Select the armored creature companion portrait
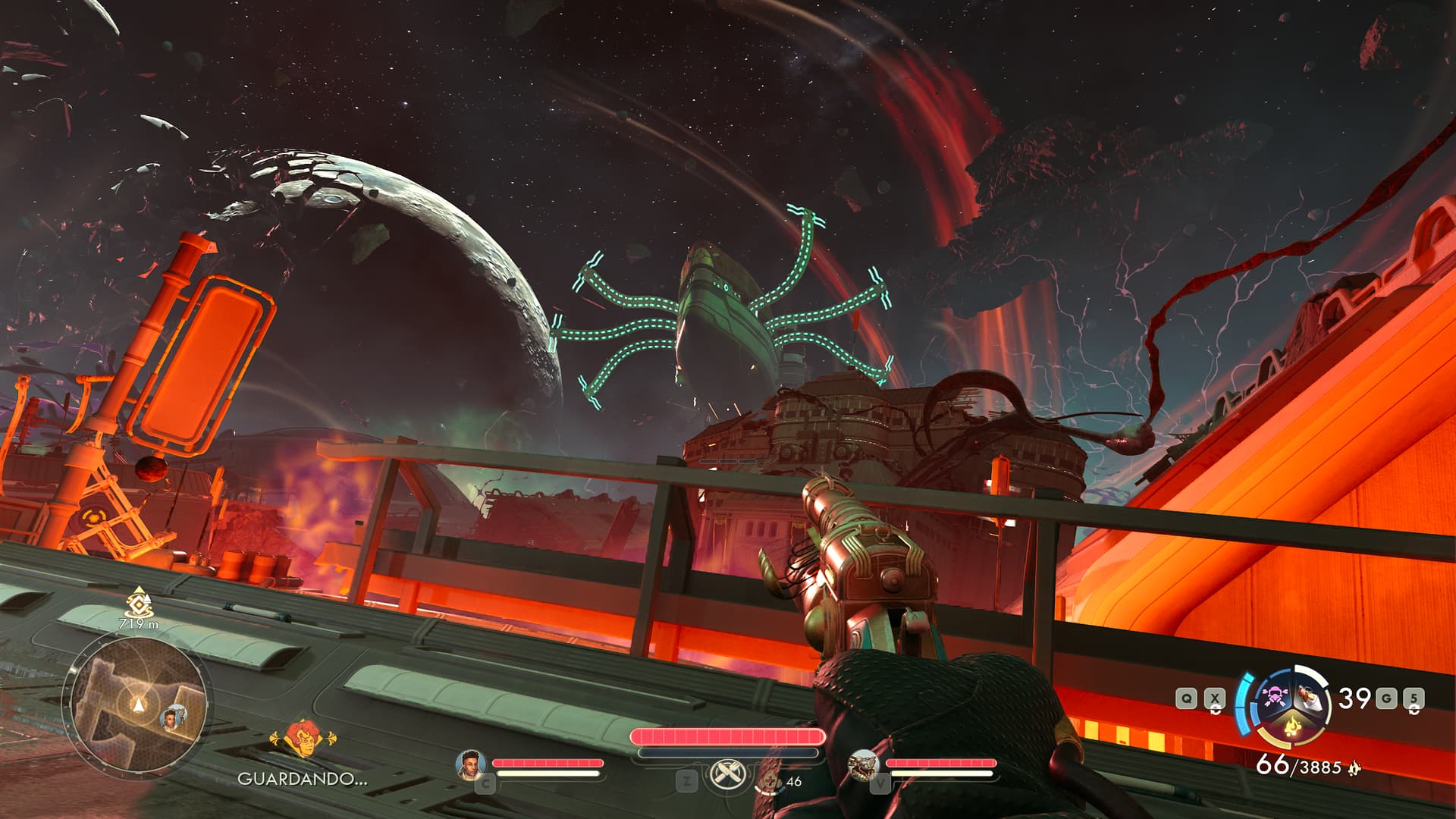Screen dimensions: 1456x819 862,764
